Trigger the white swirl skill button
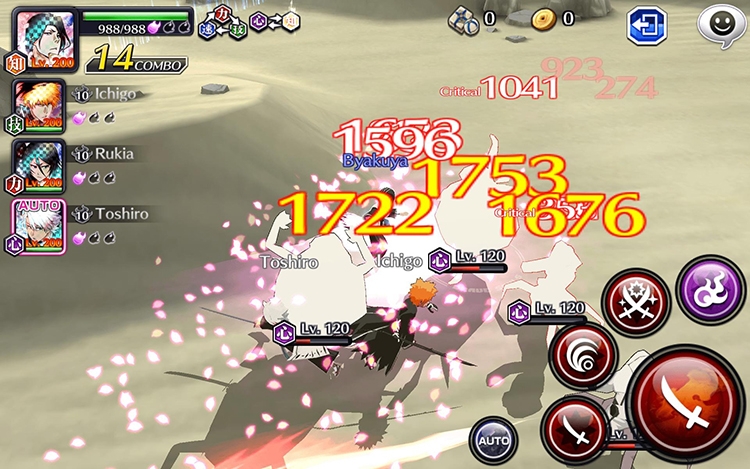The height and width of the screenshot is (469, 750). [583, 357]
